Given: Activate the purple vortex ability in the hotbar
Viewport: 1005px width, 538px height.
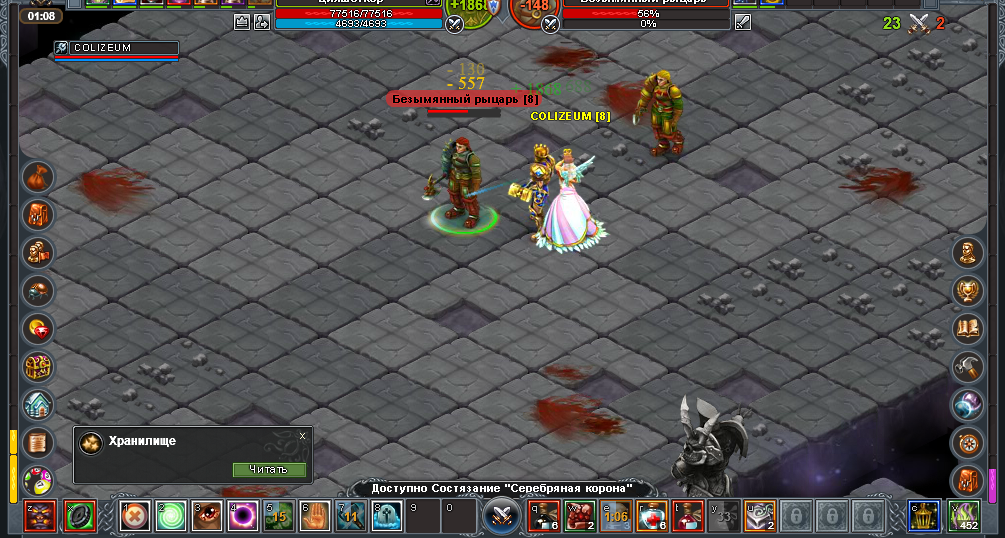Looking at the screenshot, I should [242, 516].
